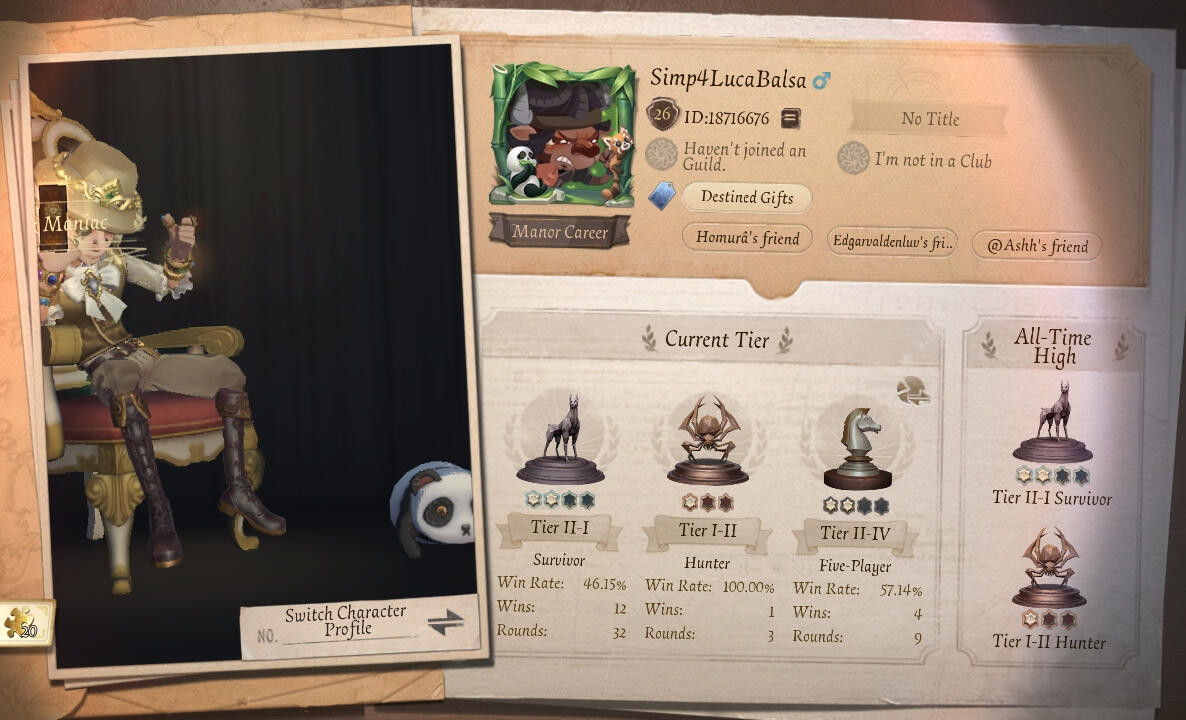
Task: Open the Manor Career page
Action: [560, 232]
